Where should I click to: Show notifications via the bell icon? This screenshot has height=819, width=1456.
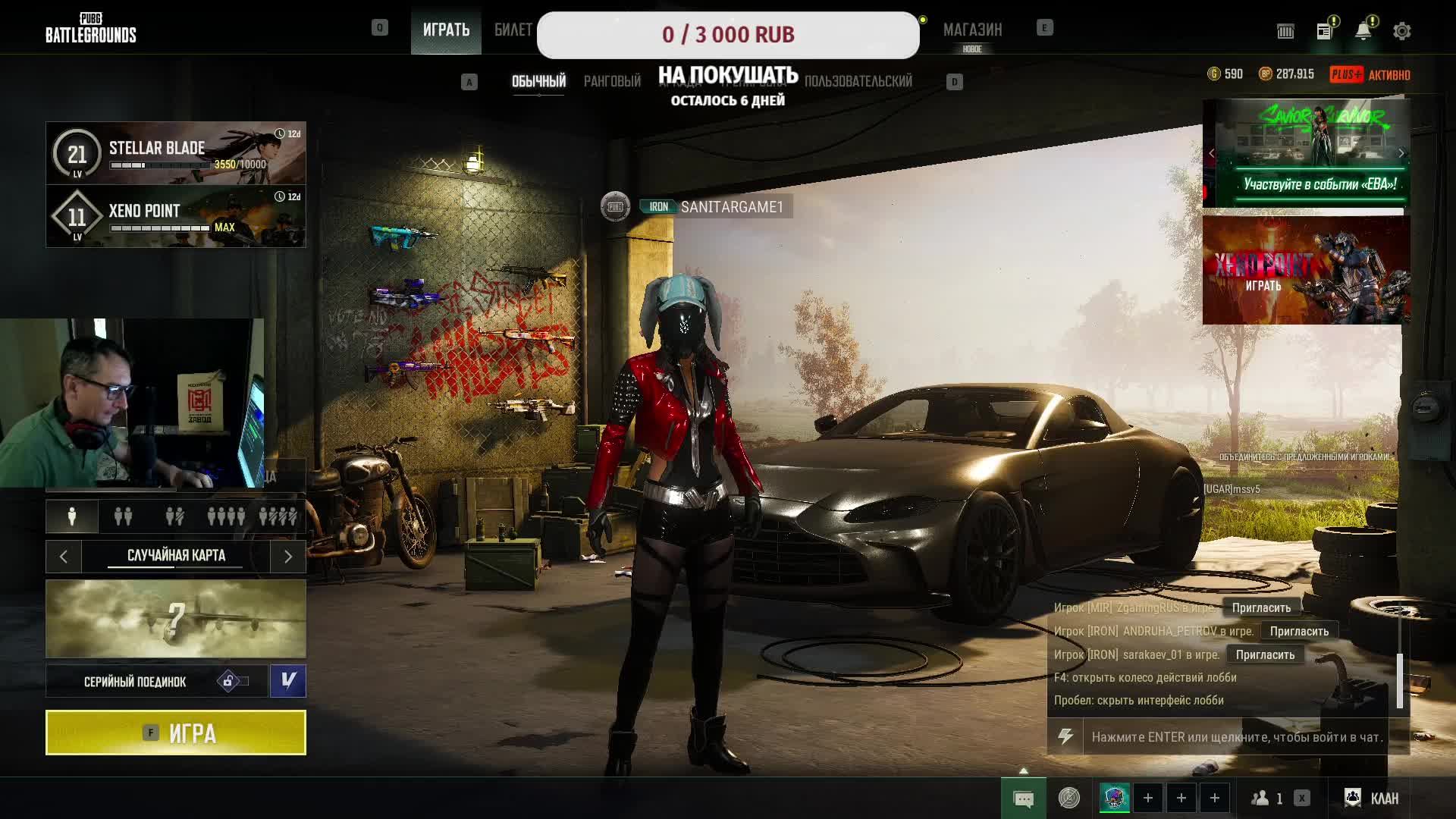click(1363, 31)
